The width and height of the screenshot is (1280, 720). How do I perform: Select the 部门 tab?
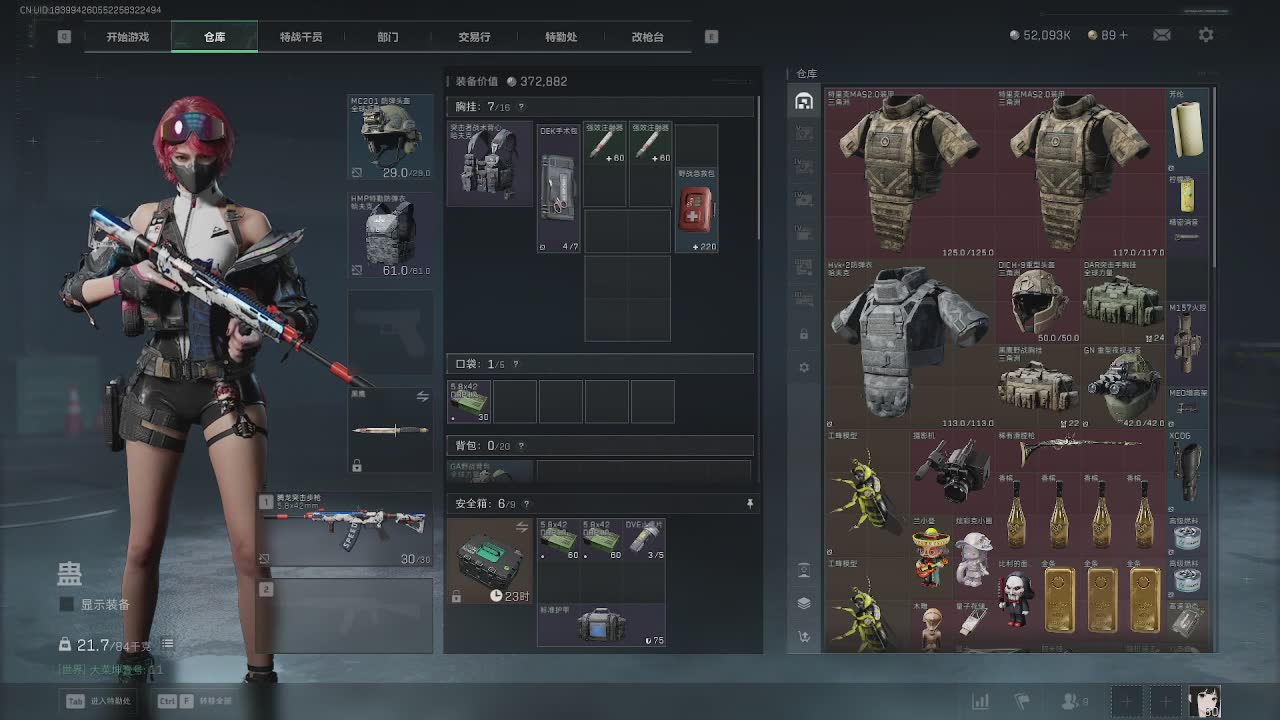click(388, 37)
